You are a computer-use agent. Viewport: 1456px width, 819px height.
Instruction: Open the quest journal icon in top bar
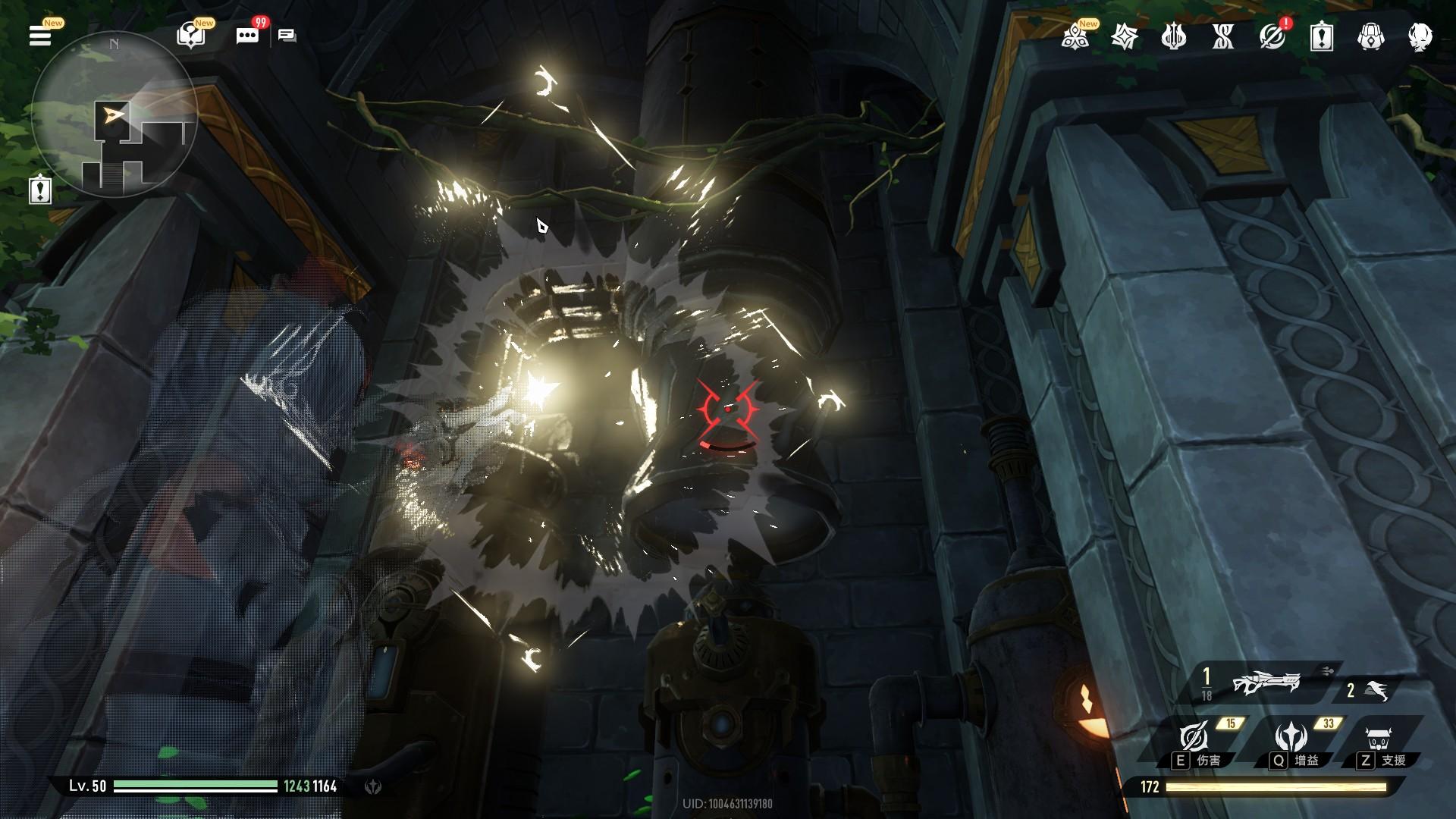click(x=1321, y=36)
